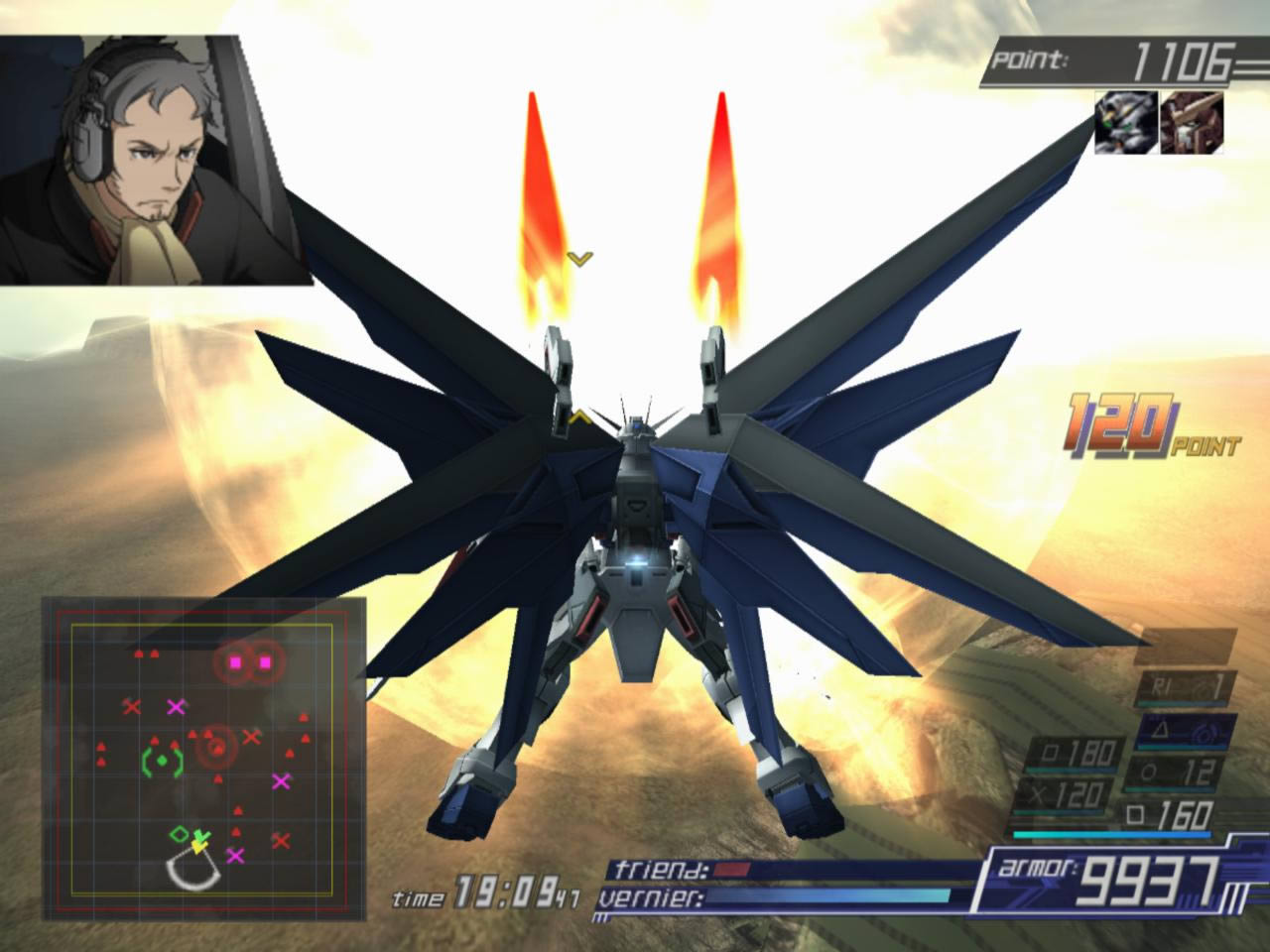Click the green bracketed target marker on radar
This screenshot has width=1270, height=952.
coord(163,762)
